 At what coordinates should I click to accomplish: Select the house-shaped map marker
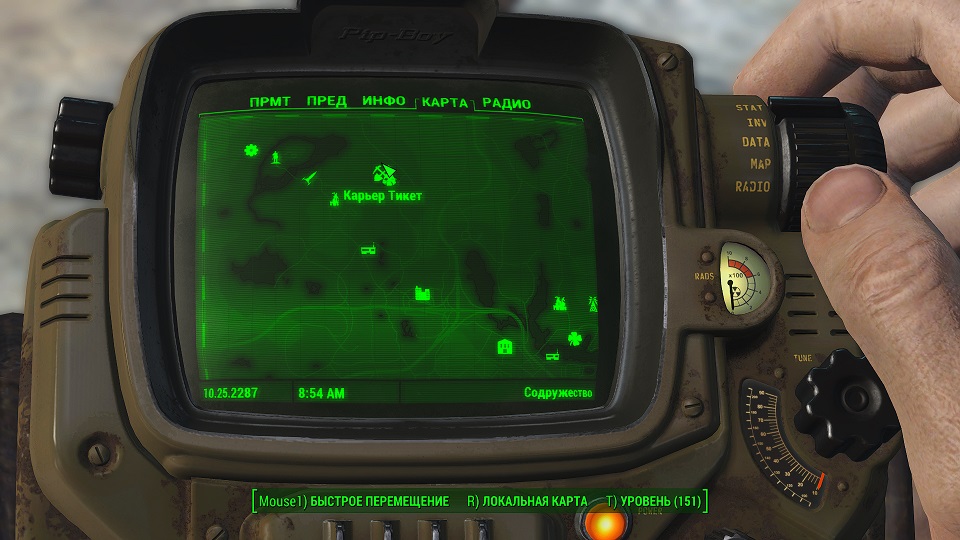click(505, 347)
